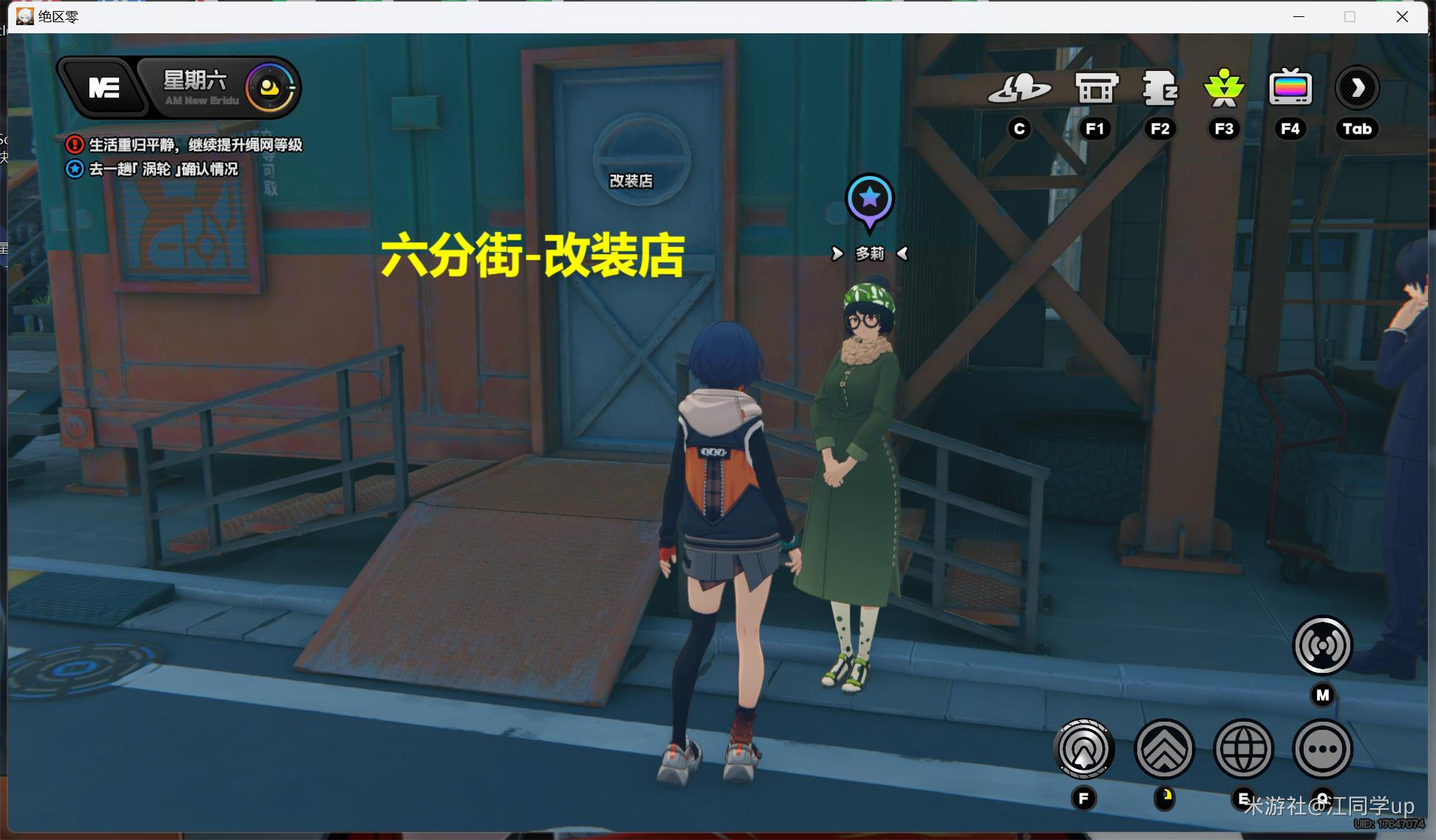1436x840 pixels.
Task: Click the right arrow beside 多莉 nameplate
Action: [903, 254]
